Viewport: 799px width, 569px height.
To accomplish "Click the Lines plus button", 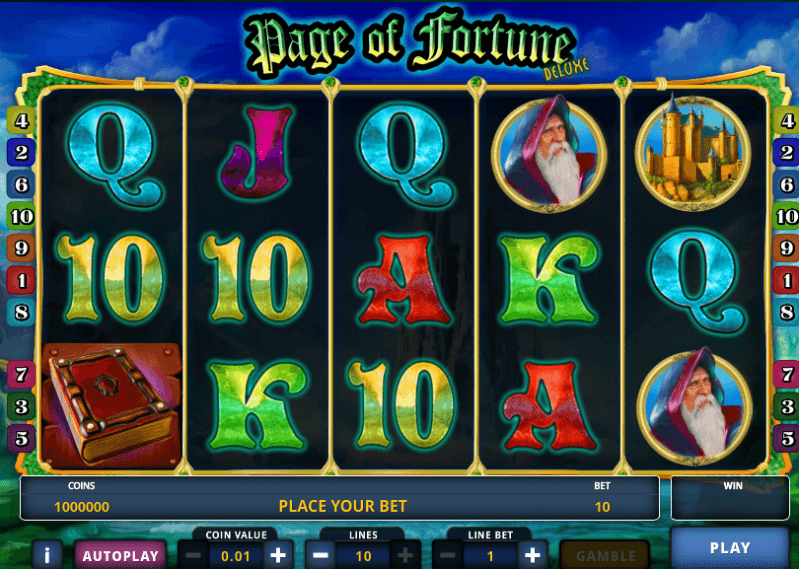I will click(x=406, y=554).
